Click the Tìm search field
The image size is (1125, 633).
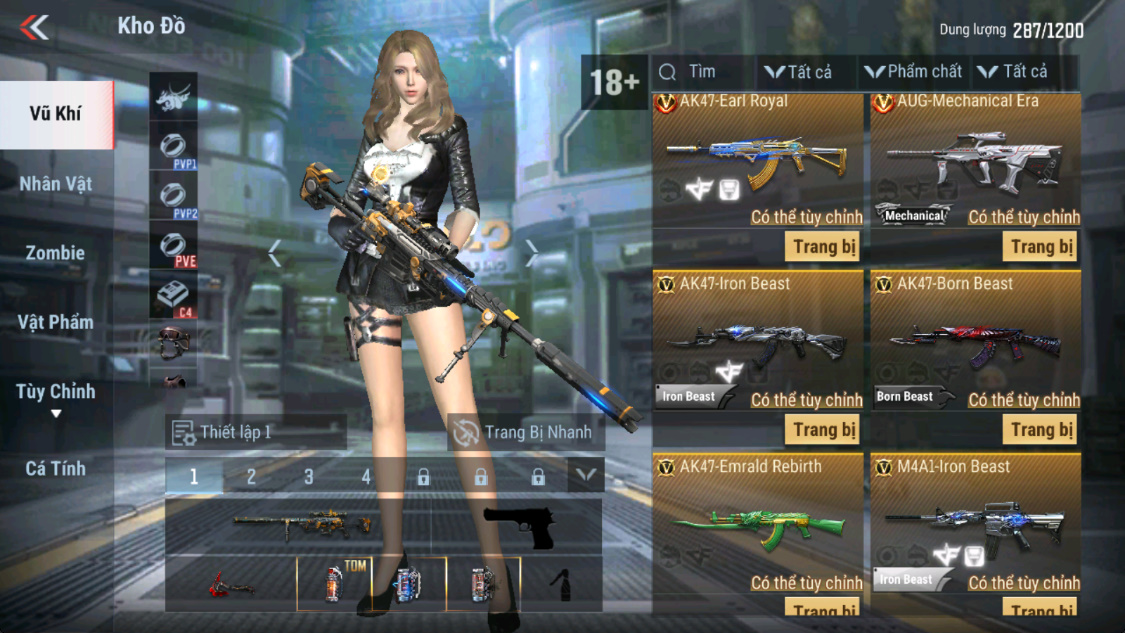click(702, 72)
